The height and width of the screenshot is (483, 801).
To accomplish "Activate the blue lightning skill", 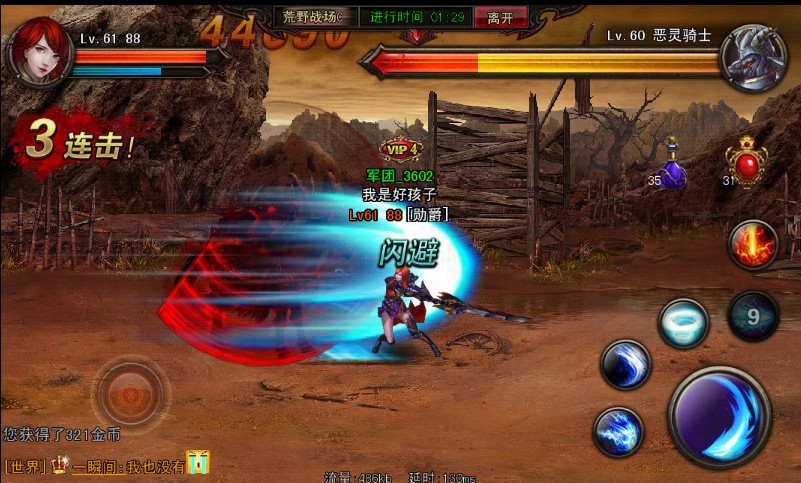I will [x=619, y=432].
